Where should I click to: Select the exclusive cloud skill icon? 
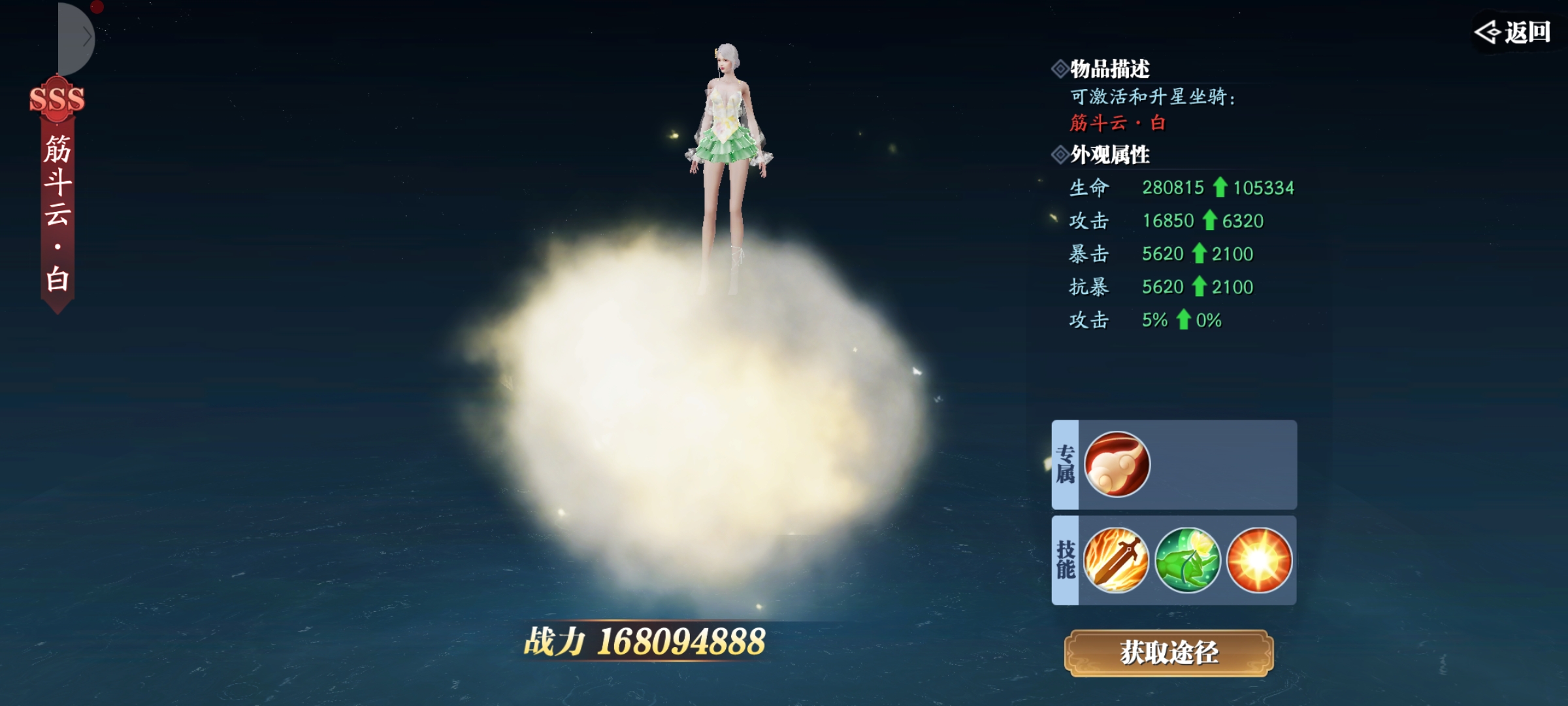[1117, 465]
